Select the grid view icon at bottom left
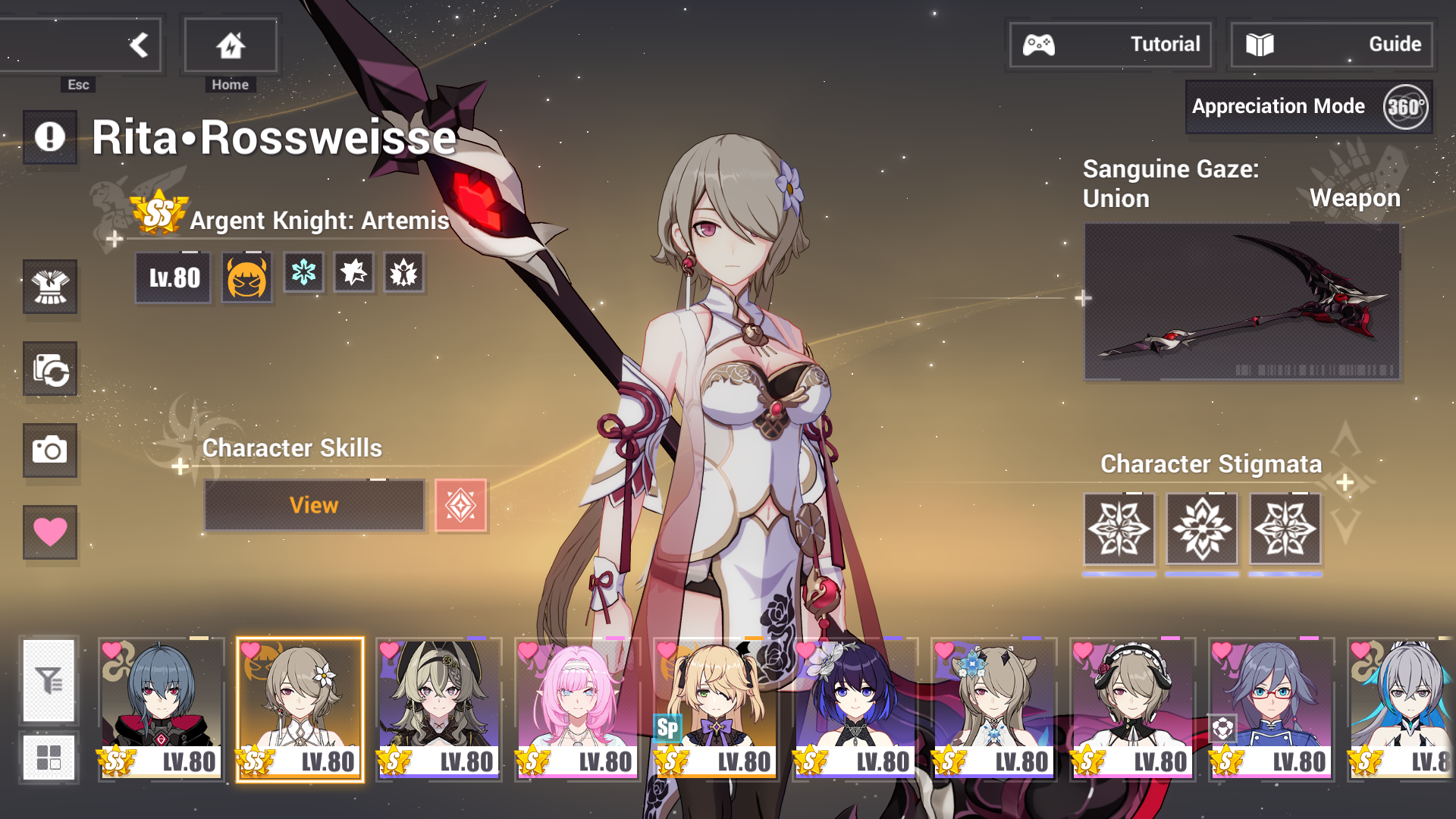 point(49,756)
